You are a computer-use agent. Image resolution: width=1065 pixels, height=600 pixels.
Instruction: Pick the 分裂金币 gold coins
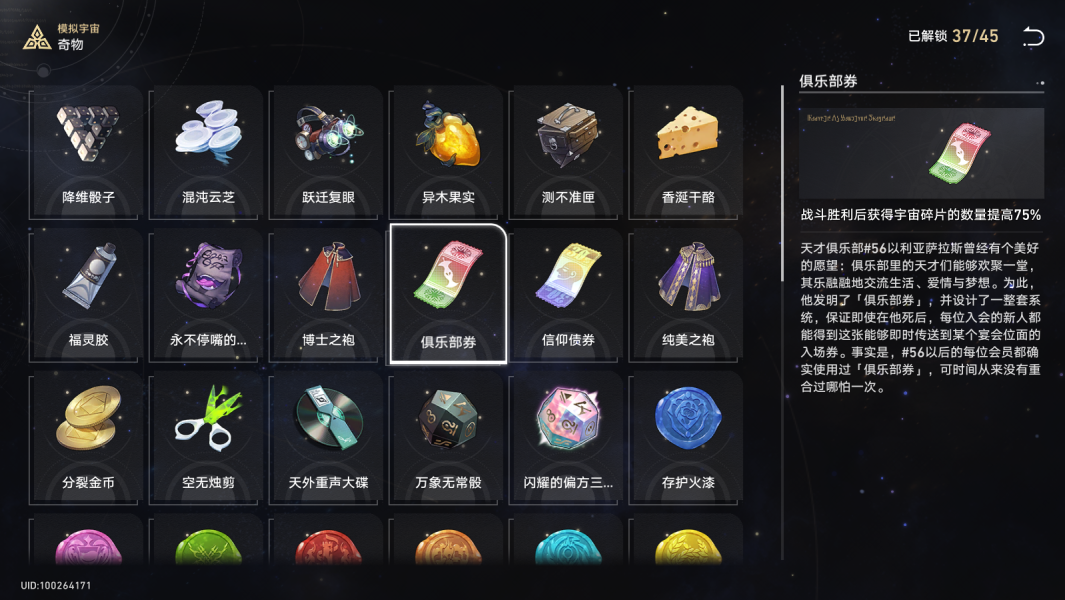pyautogui.click(x=88, y=435)
